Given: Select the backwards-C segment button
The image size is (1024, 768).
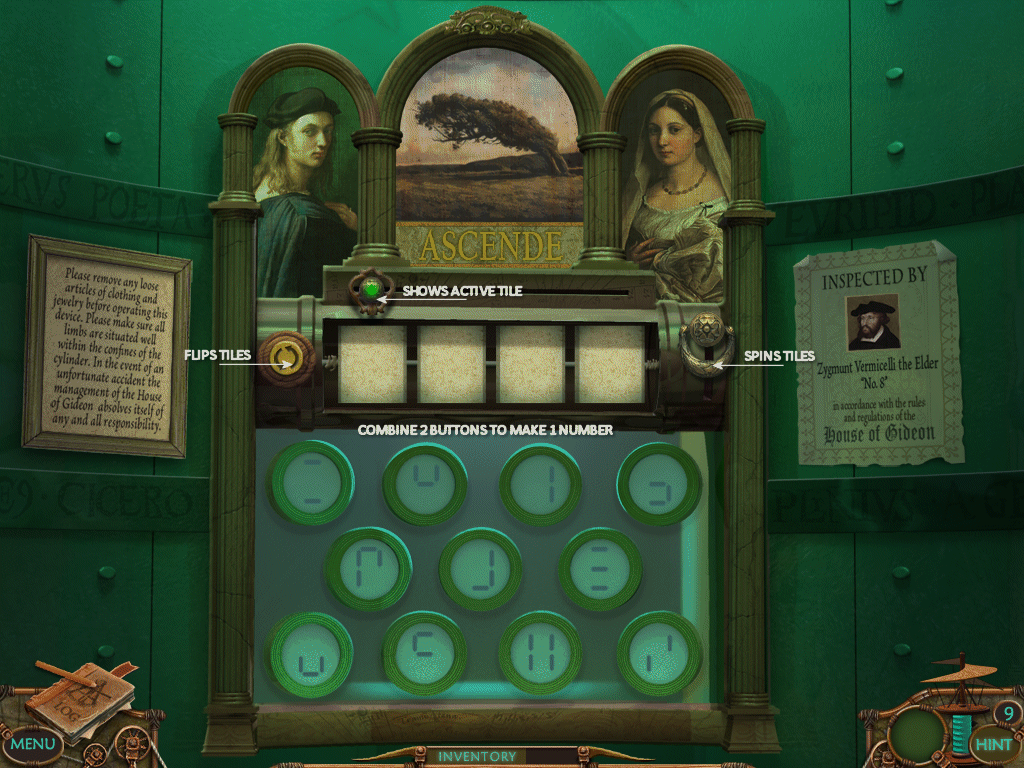Looking at the screenshot, I should pyautogui.click(x=658, y=484).
